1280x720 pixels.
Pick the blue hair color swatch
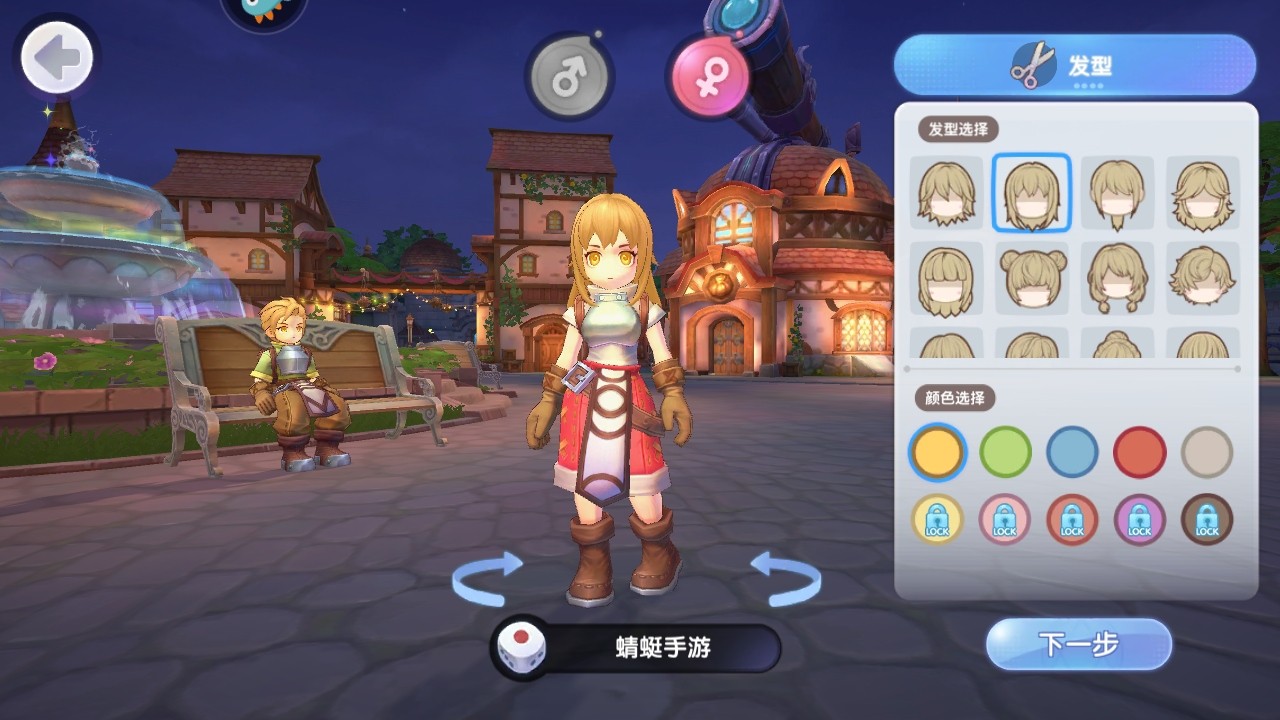(1071, 452)
